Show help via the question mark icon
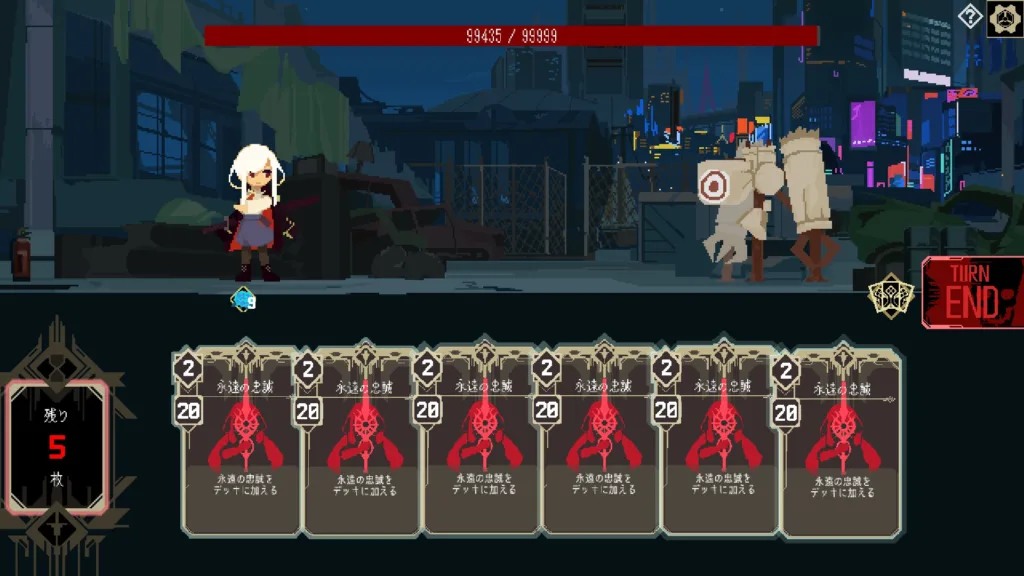 970,16
